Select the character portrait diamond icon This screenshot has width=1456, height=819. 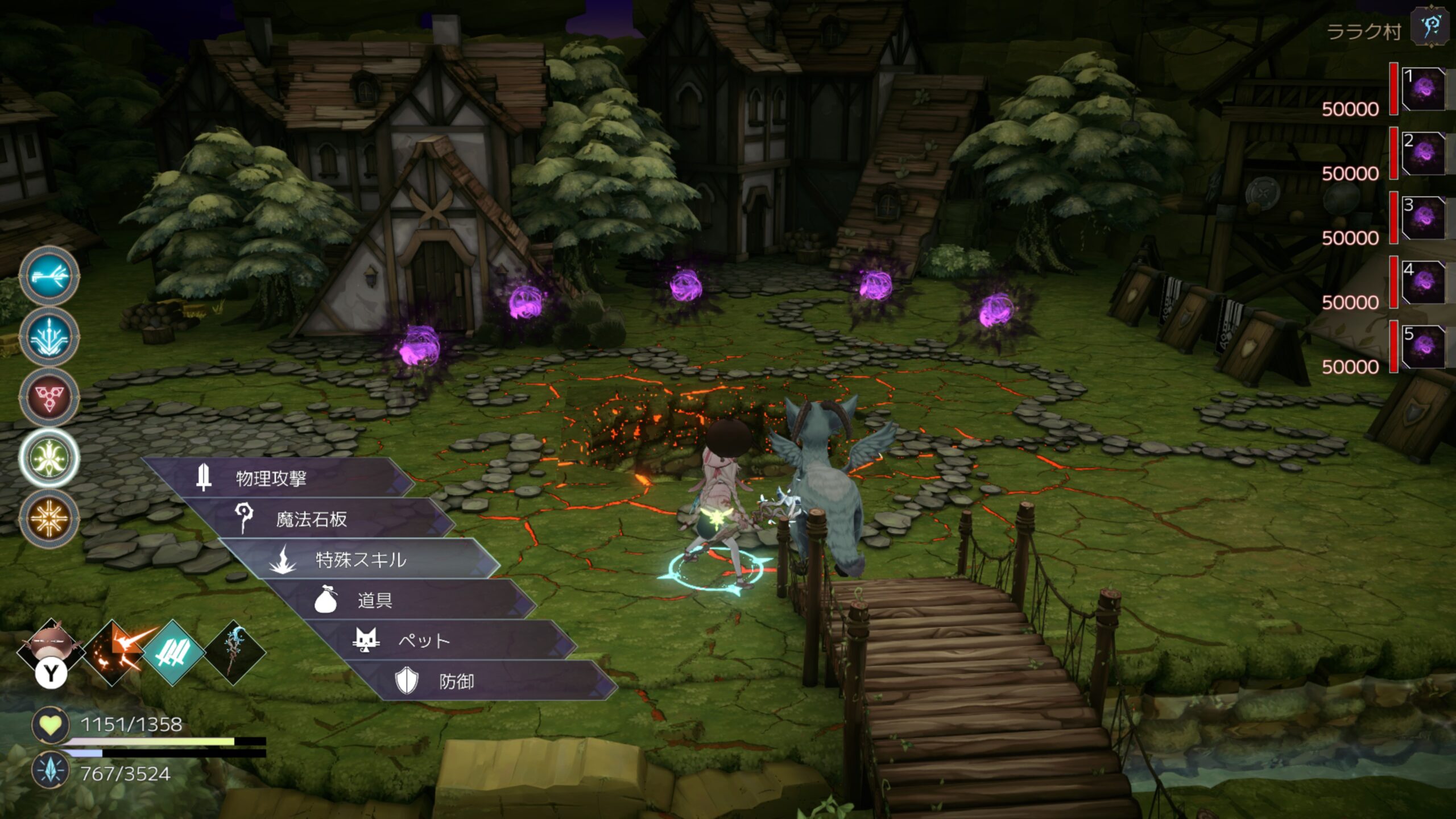tap(51, 648)
